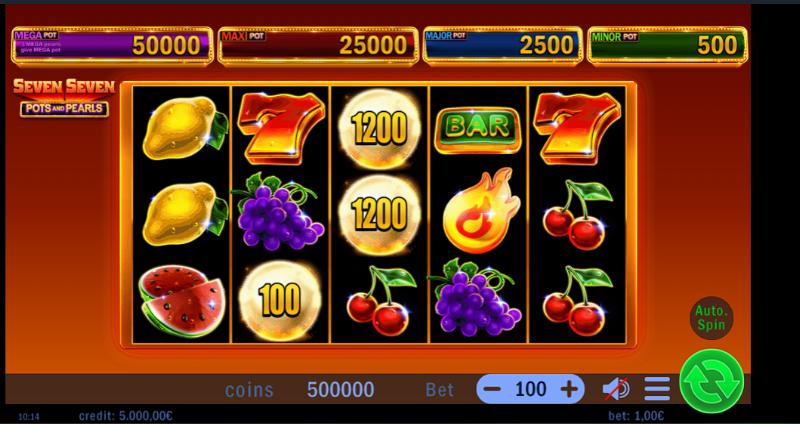Spin the reels with the green button
Image resolution: width=800 pixels, height=424 pixels.
point(711,381)
